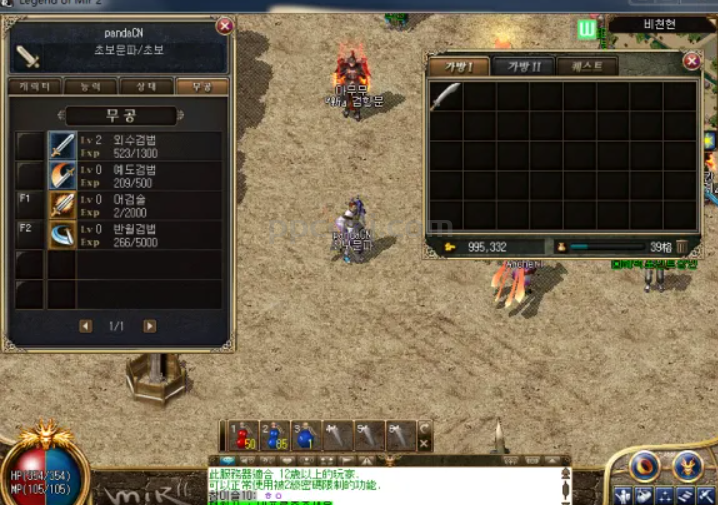This screenshot has height=505, width=718.
Task: Switch to the 가방 II bag tab
Action: click(524, 67)
